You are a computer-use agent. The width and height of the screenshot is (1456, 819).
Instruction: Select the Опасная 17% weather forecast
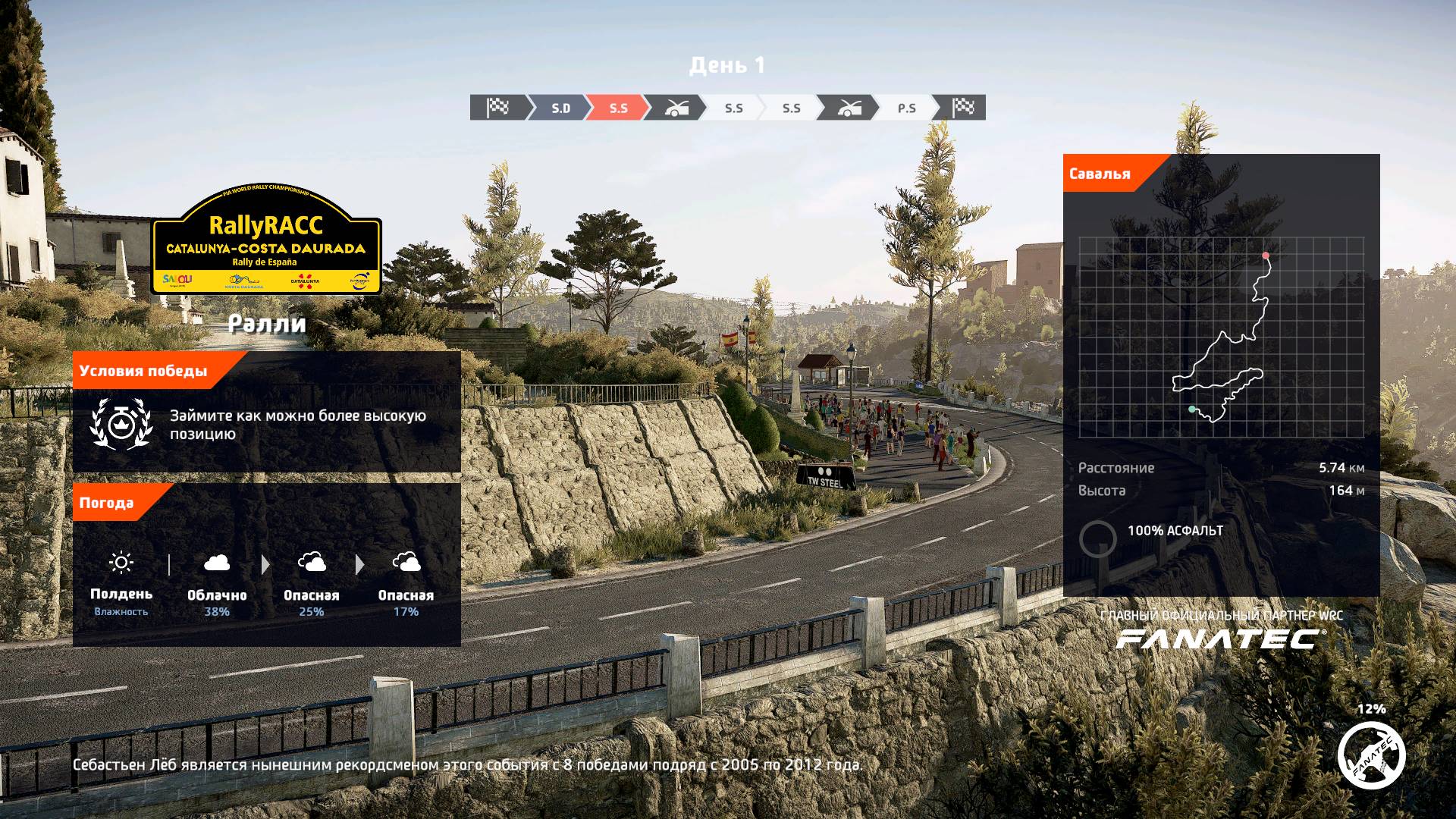(406, 584)
